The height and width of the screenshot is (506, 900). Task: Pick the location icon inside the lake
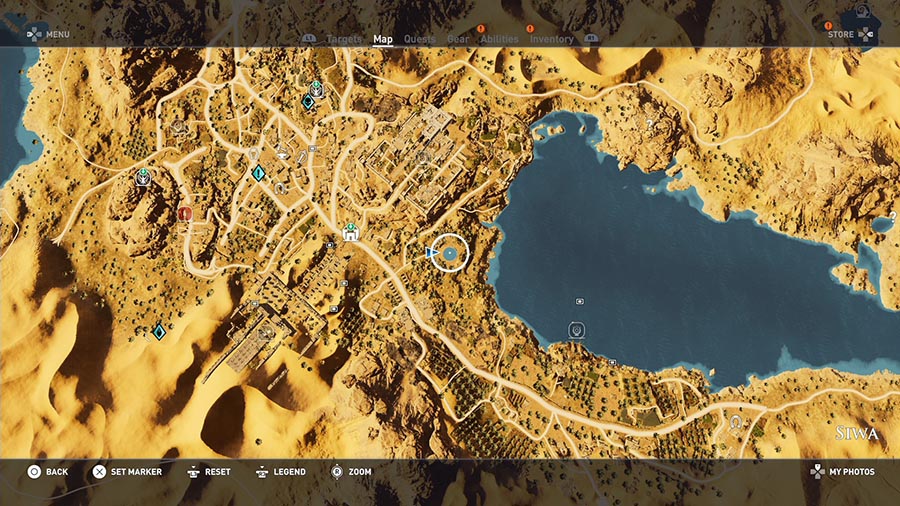tap(580, 300)
